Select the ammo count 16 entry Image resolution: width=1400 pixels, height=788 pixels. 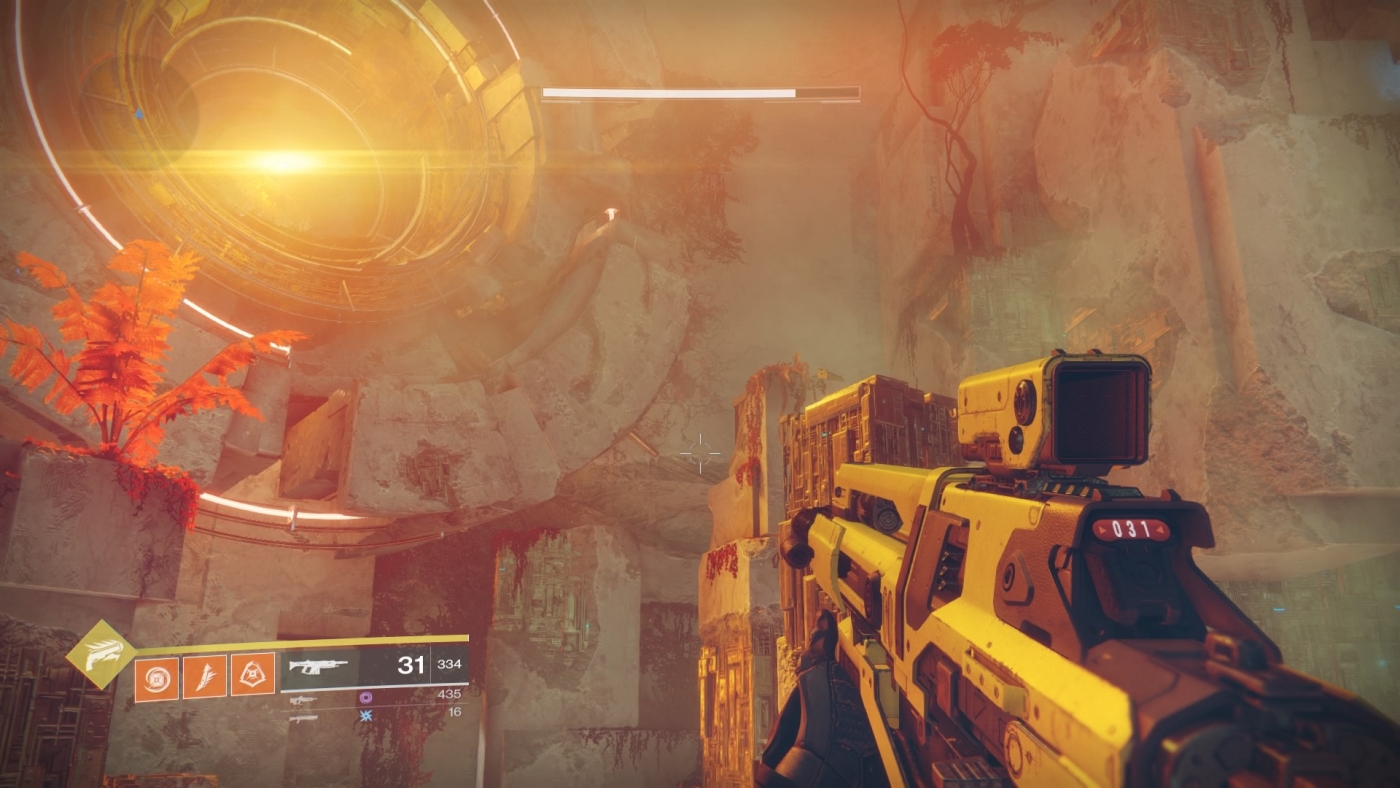pyautogui.click(x=453, y=712)
